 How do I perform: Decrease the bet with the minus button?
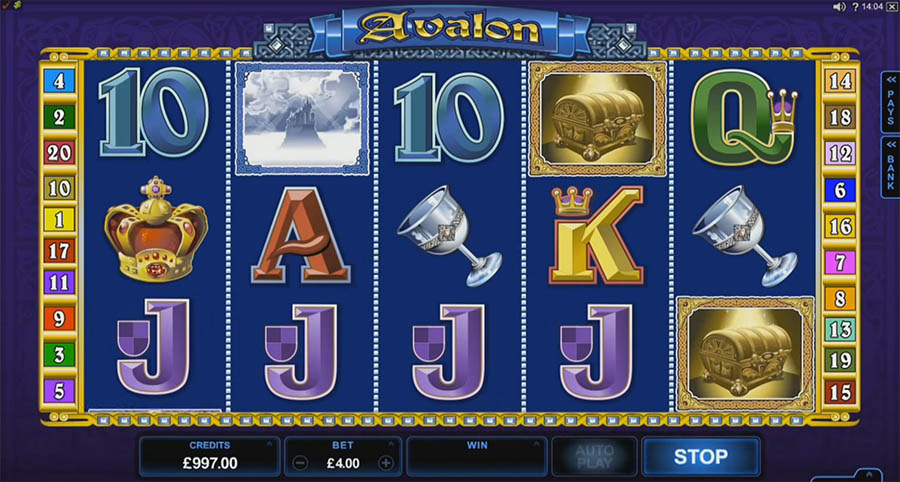pyautogui.click(x=301, y=463)
